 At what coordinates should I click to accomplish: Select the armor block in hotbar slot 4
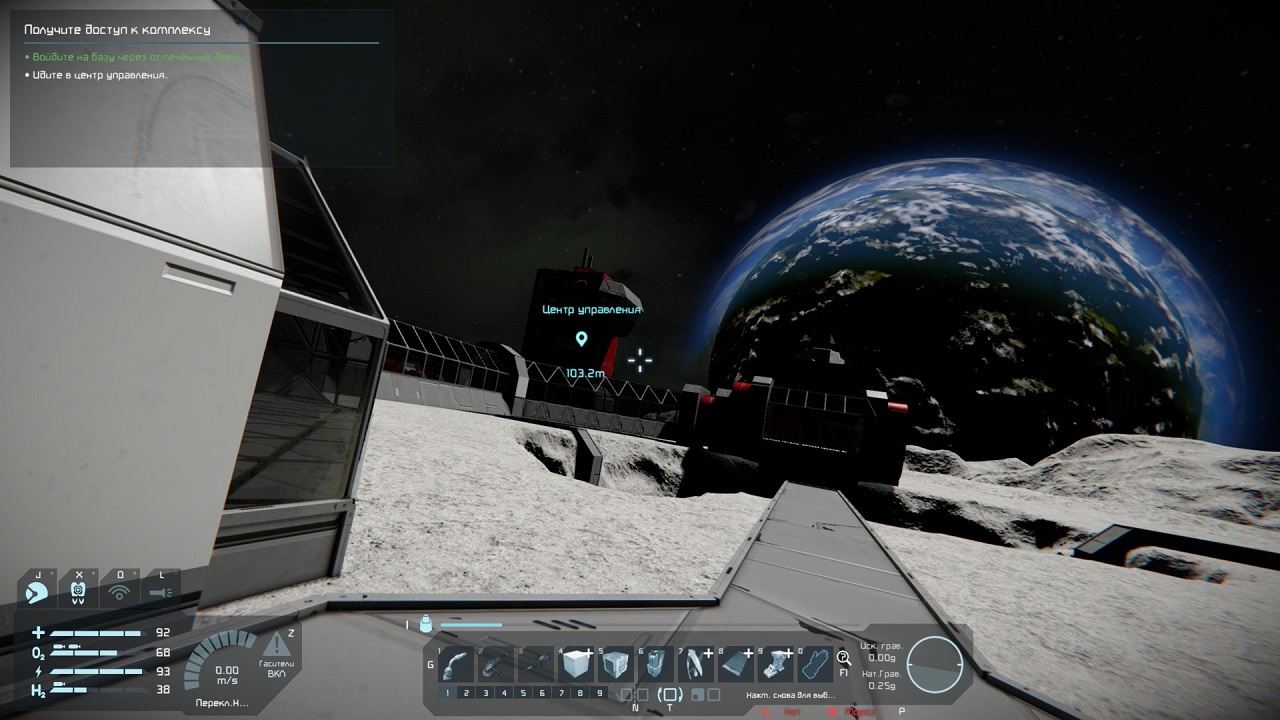coord(575,663)
